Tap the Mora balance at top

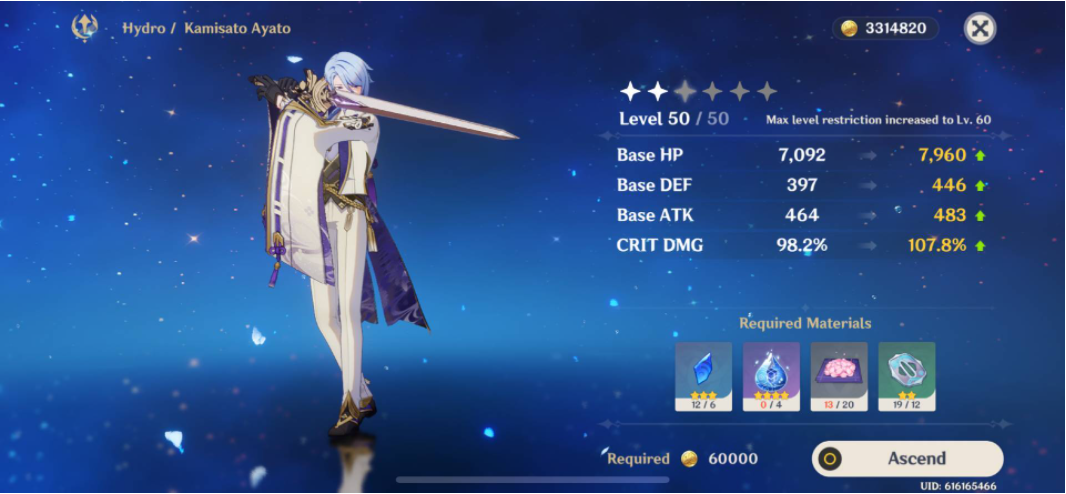click(885, 29)
